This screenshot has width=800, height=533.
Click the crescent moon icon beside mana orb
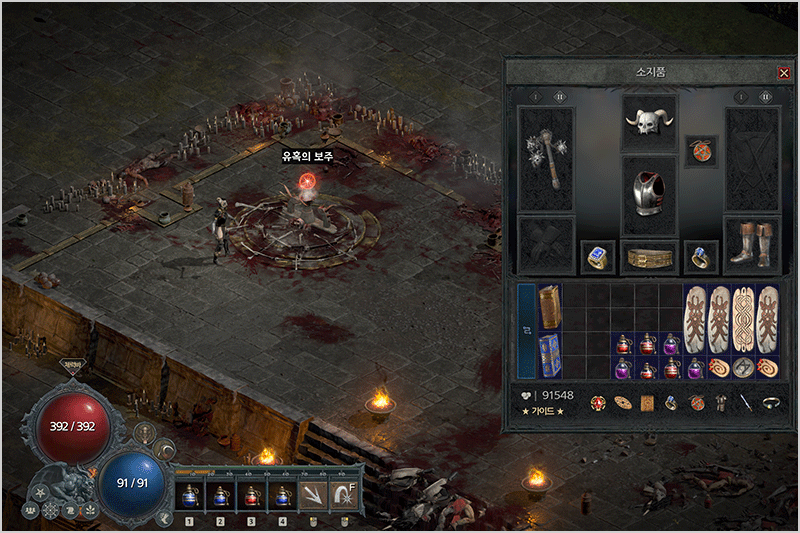point(165,451)
